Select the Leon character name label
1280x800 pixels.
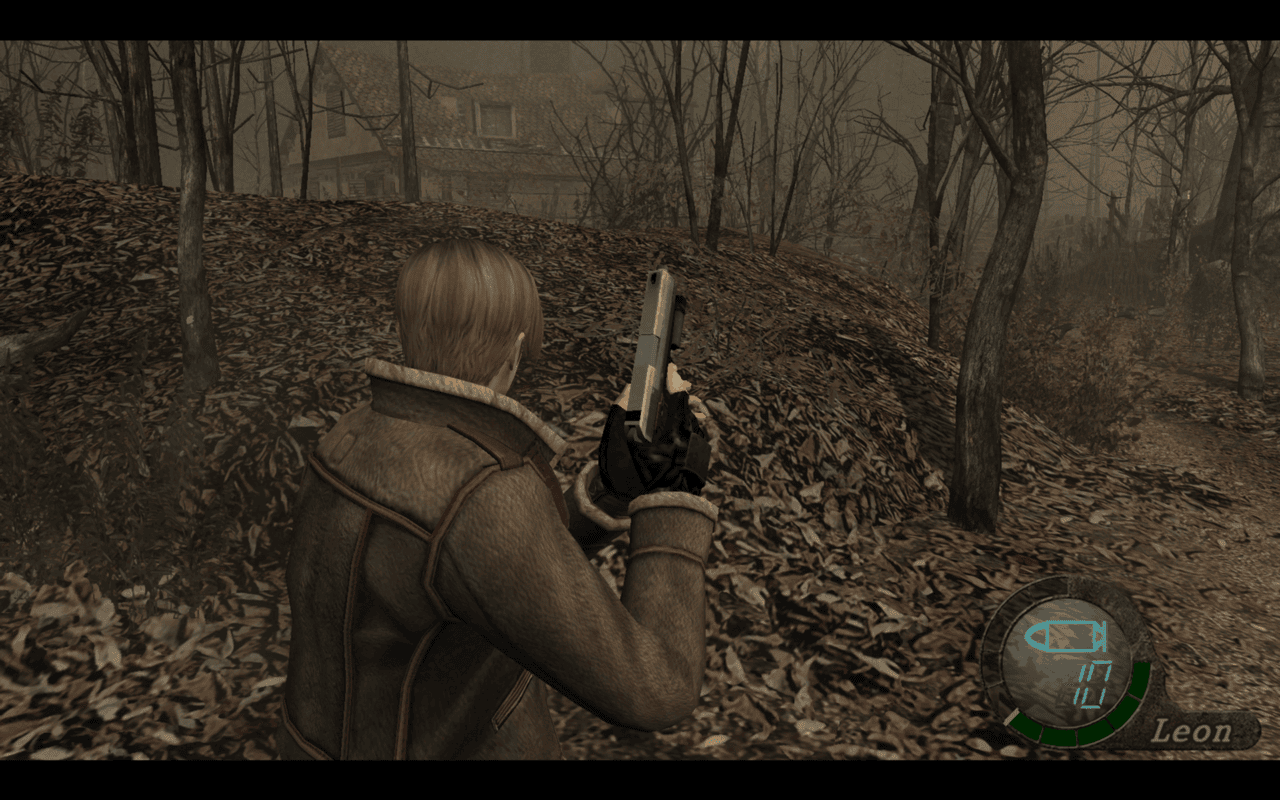click(x=1191, y=731)
